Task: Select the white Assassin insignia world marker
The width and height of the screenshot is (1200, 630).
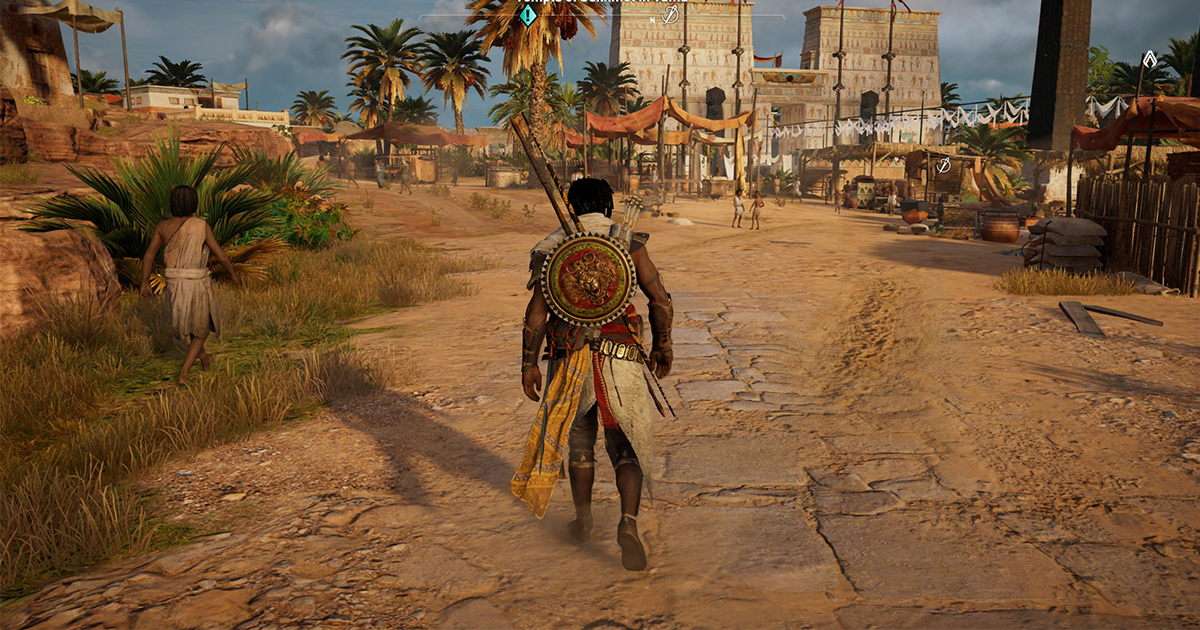Action: click(x=1150, y=59)
